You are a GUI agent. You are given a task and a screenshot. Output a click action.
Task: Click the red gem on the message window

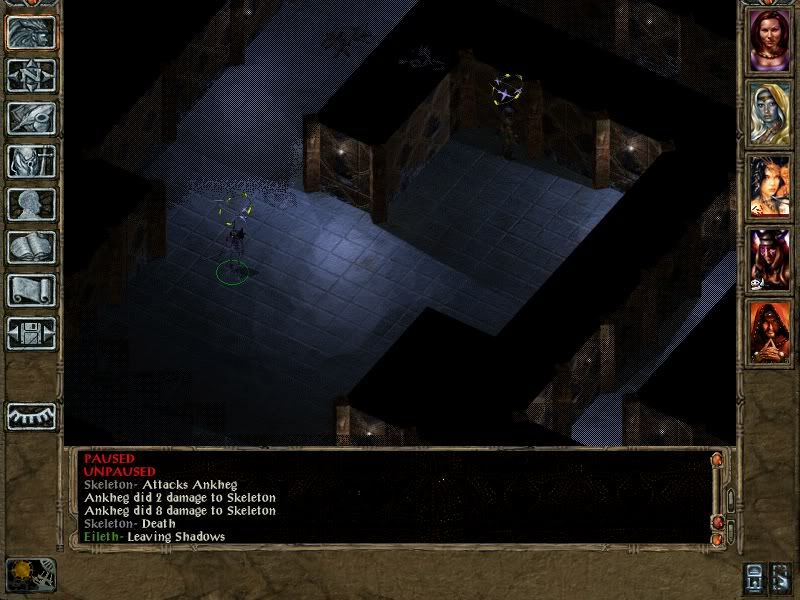pyautogui.click(x=716, y=523)
